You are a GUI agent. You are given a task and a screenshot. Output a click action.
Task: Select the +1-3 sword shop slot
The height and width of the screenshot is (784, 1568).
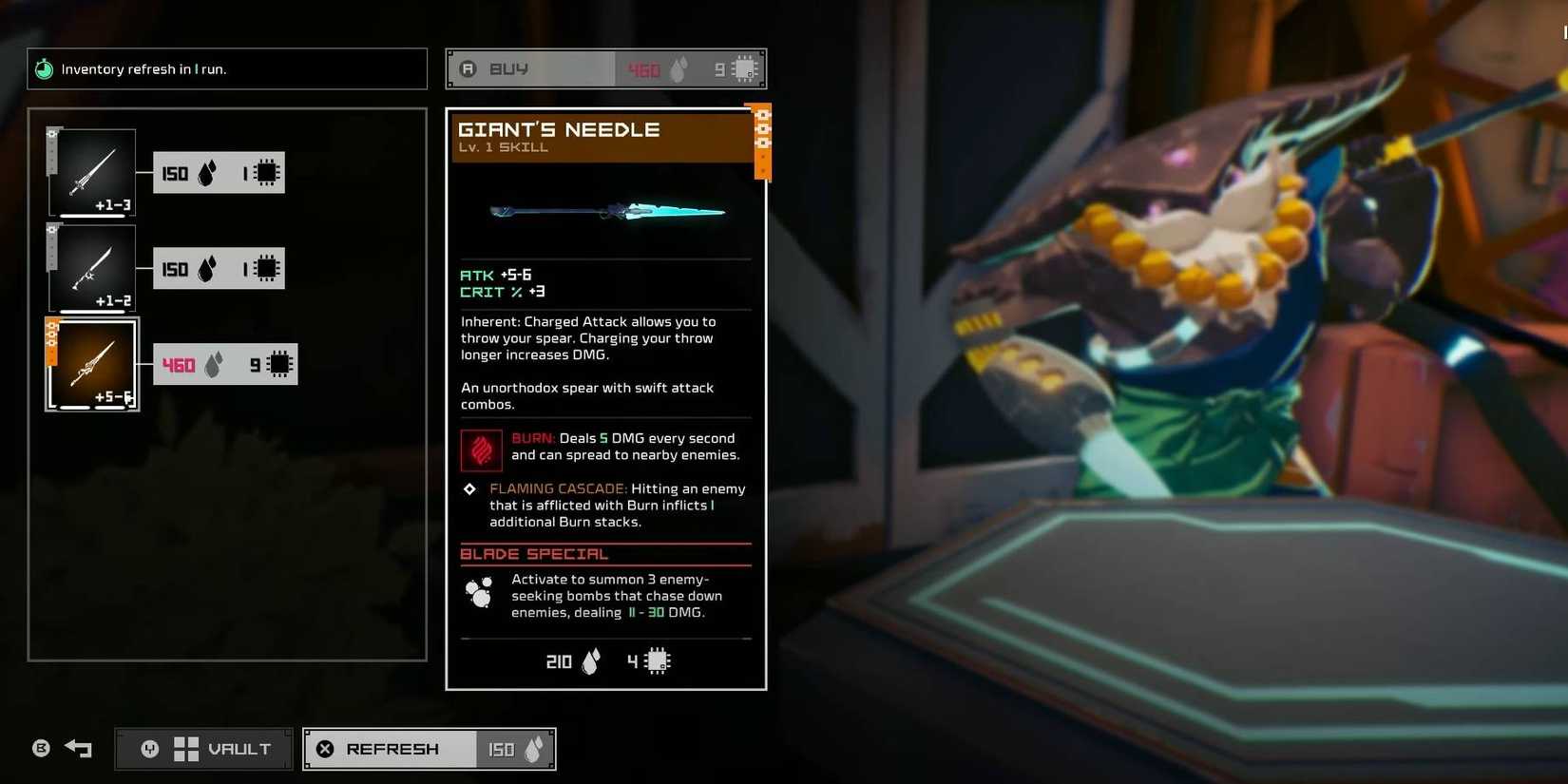pyautogui.click(x=92, y=172)
